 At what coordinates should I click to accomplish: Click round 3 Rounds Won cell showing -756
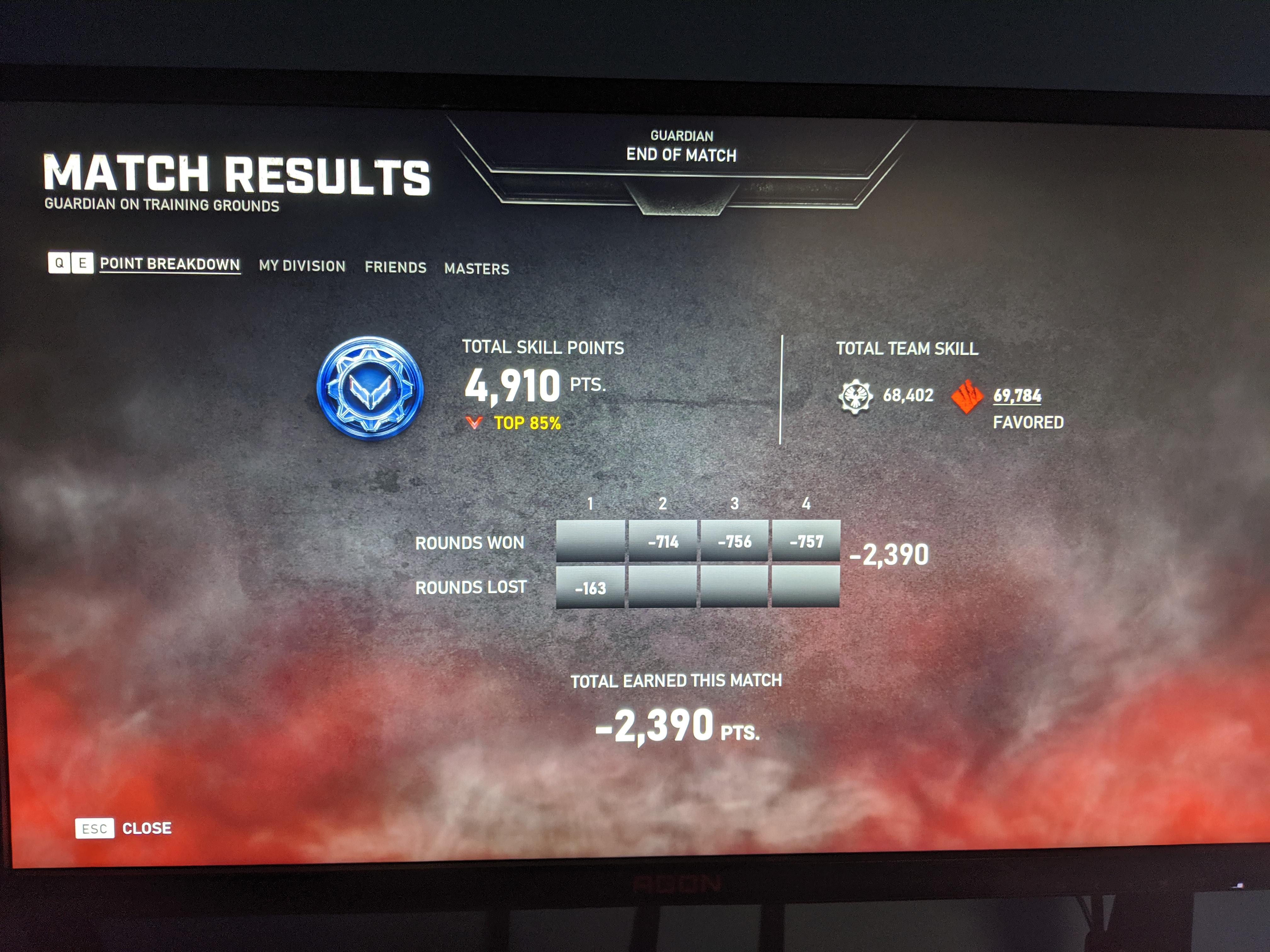click(x=734, y=541)
